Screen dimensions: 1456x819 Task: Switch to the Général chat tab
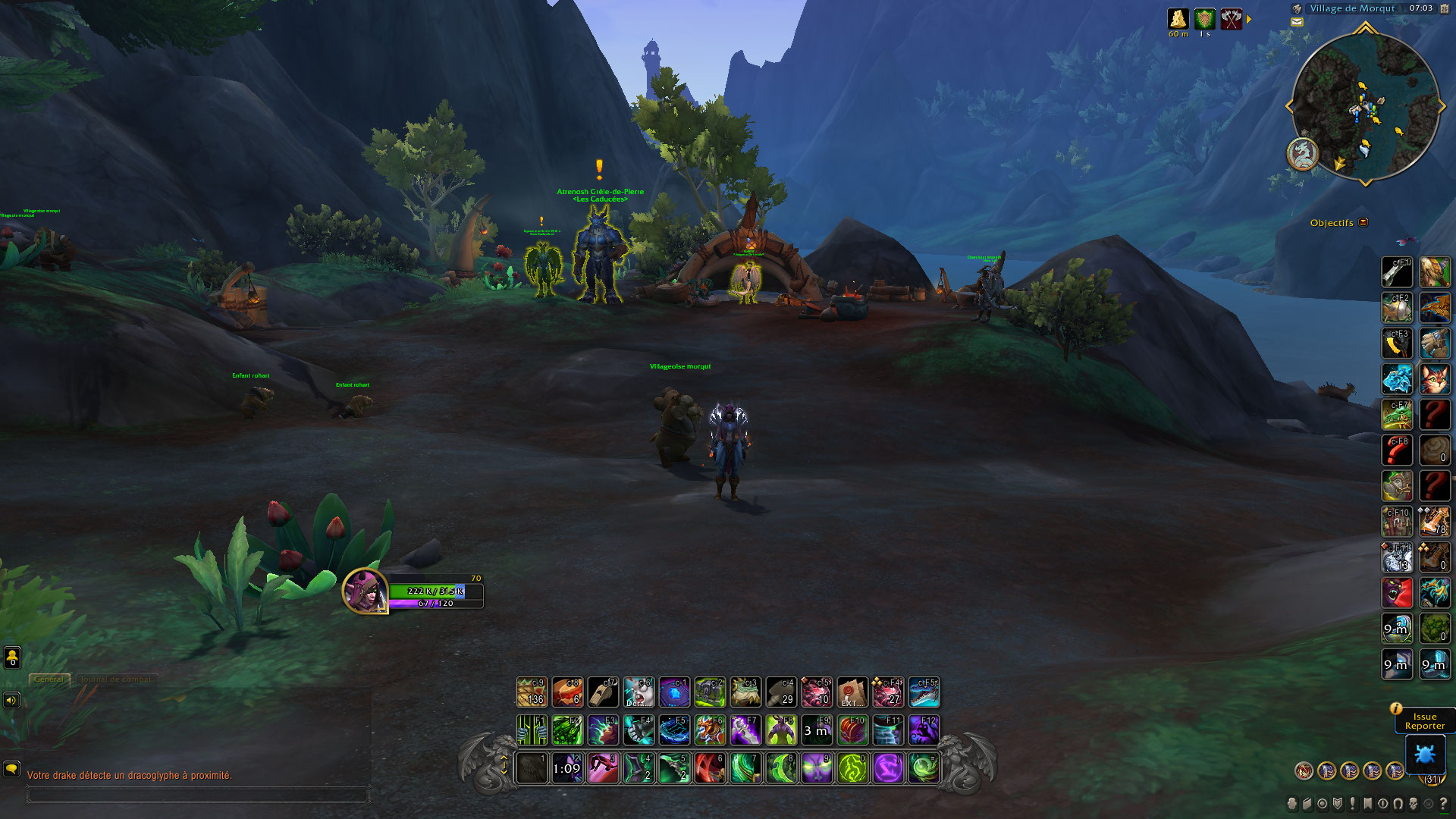(x=49, y=679)
